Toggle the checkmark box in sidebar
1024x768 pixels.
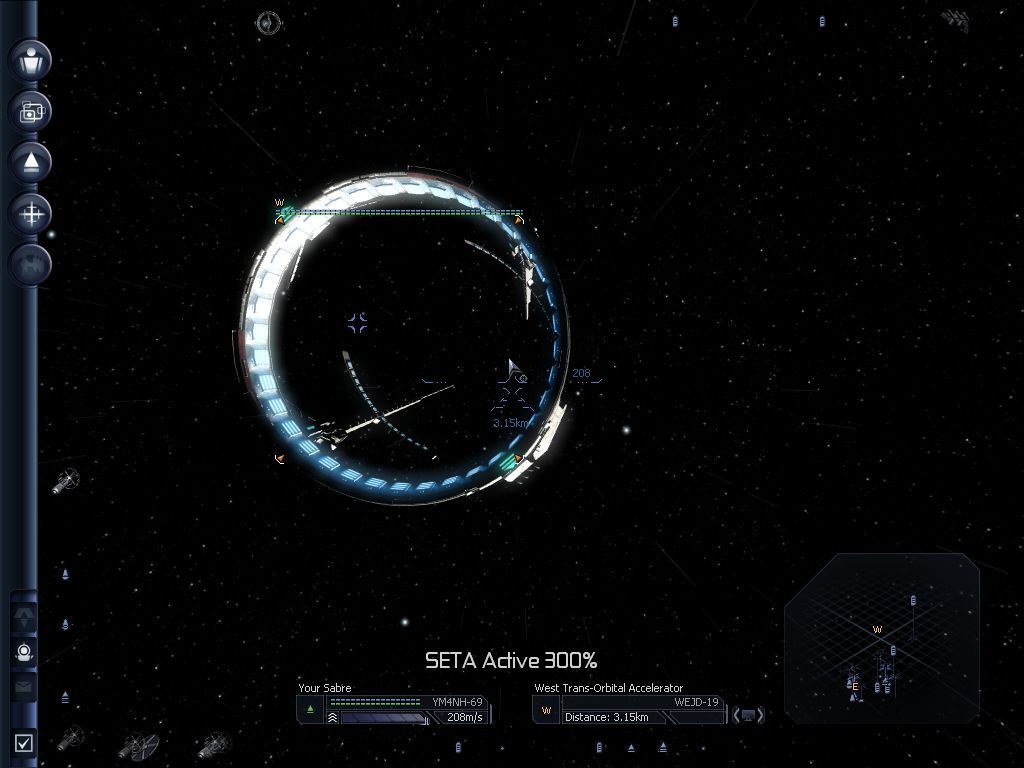24,742
